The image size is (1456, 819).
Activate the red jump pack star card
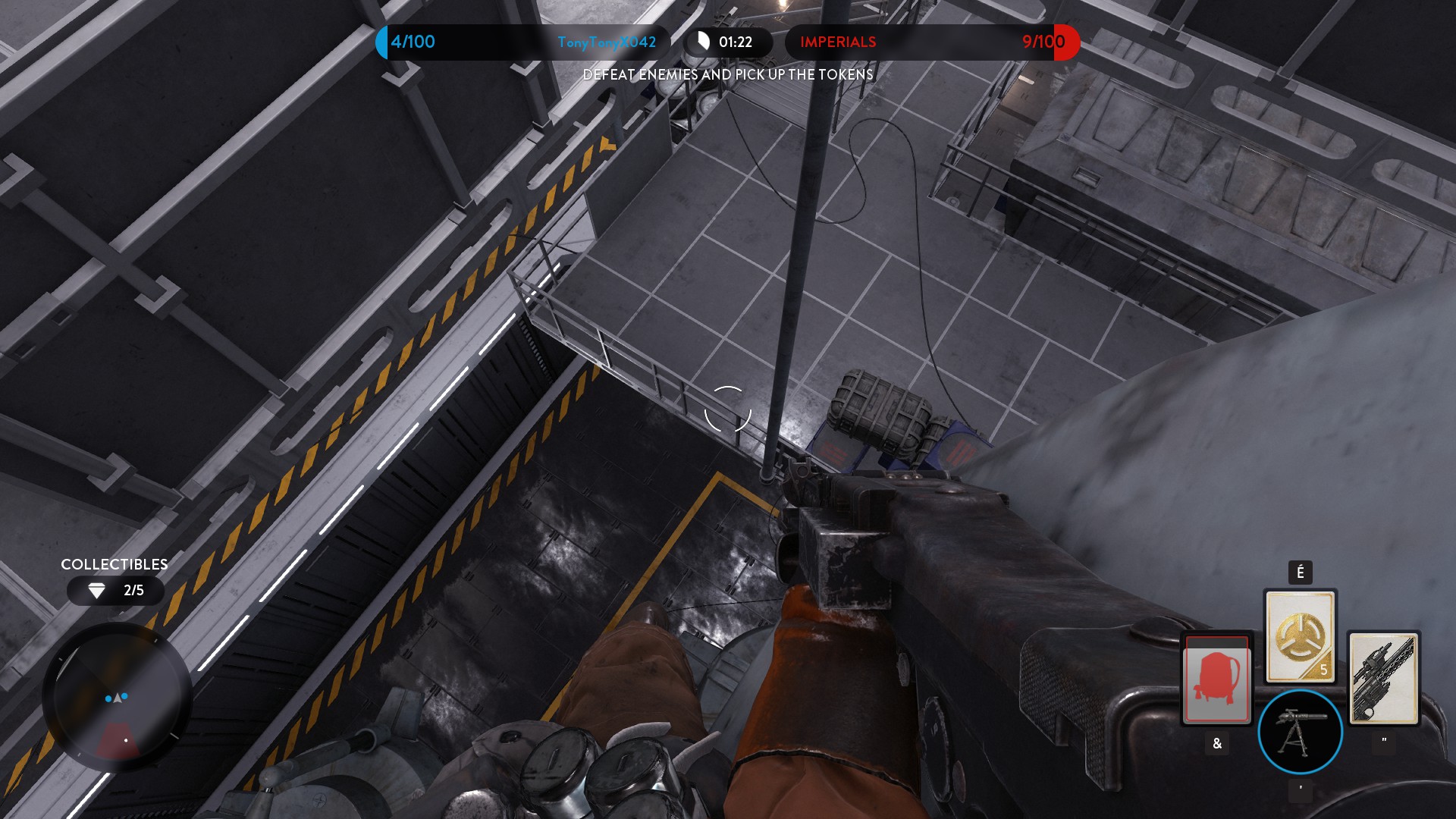(1216, 679)
